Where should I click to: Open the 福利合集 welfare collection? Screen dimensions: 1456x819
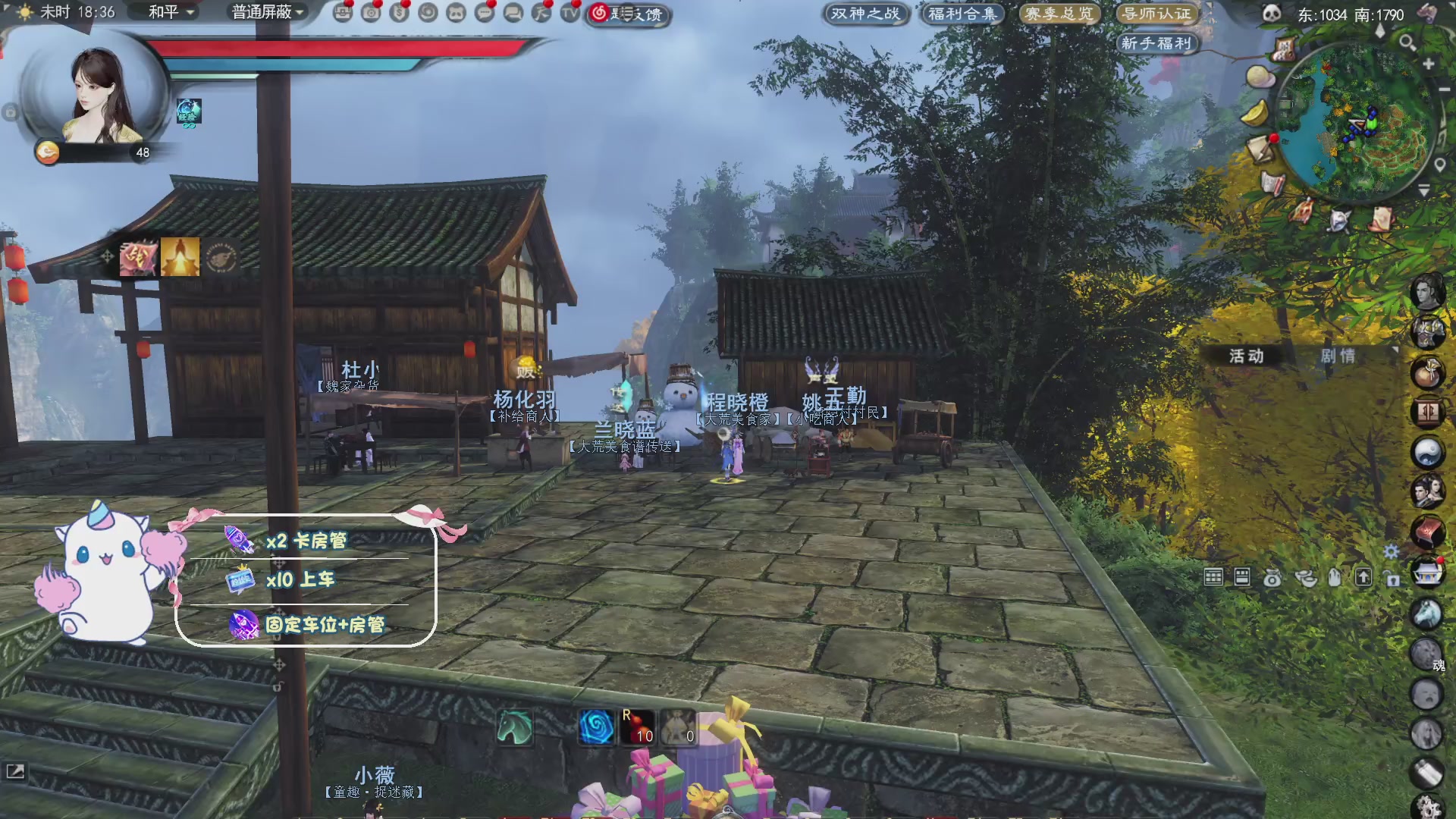(962, 14)
